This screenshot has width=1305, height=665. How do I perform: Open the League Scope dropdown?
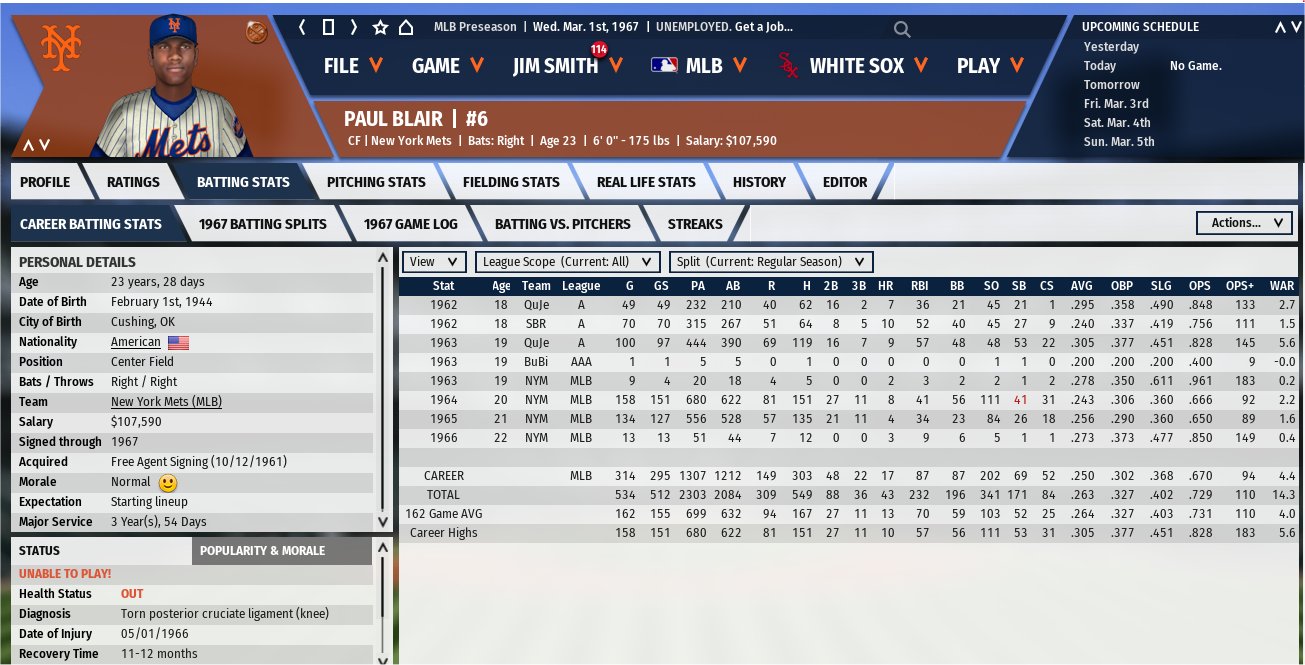568,262
